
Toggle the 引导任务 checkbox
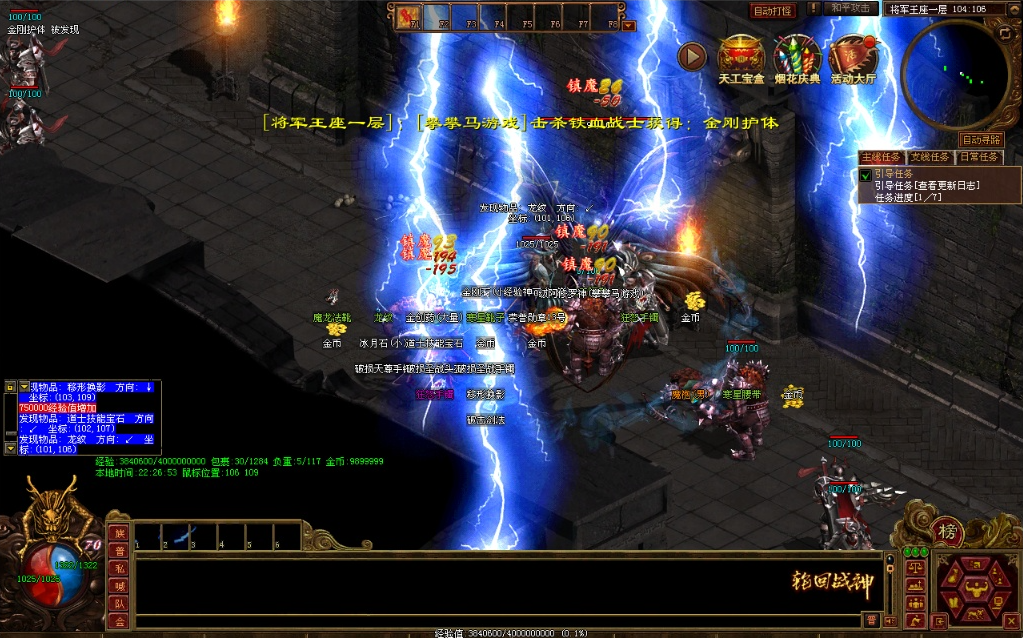pyautogui.click(x=865, y=175)
